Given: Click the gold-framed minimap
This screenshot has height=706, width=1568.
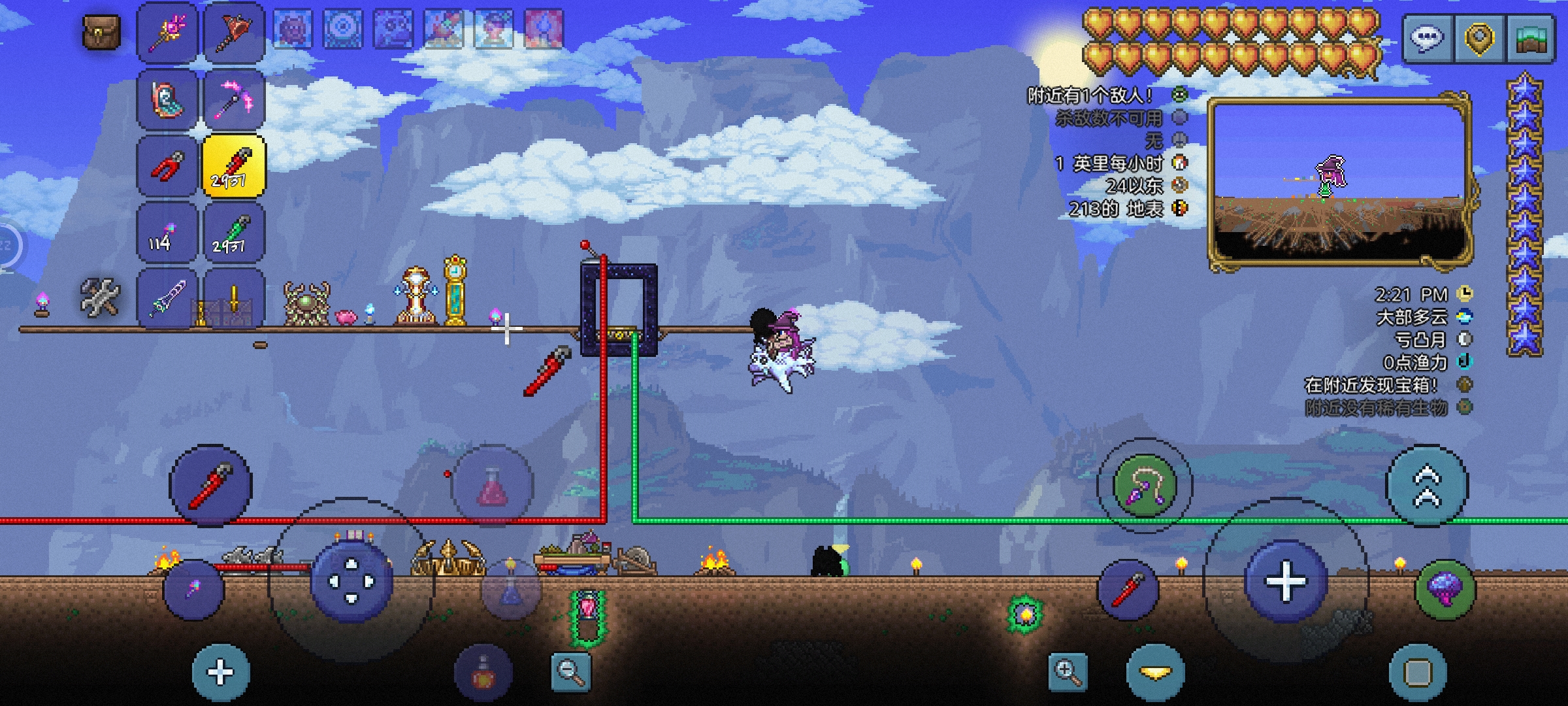Looking at the screenshot, I should (1339, 182).
